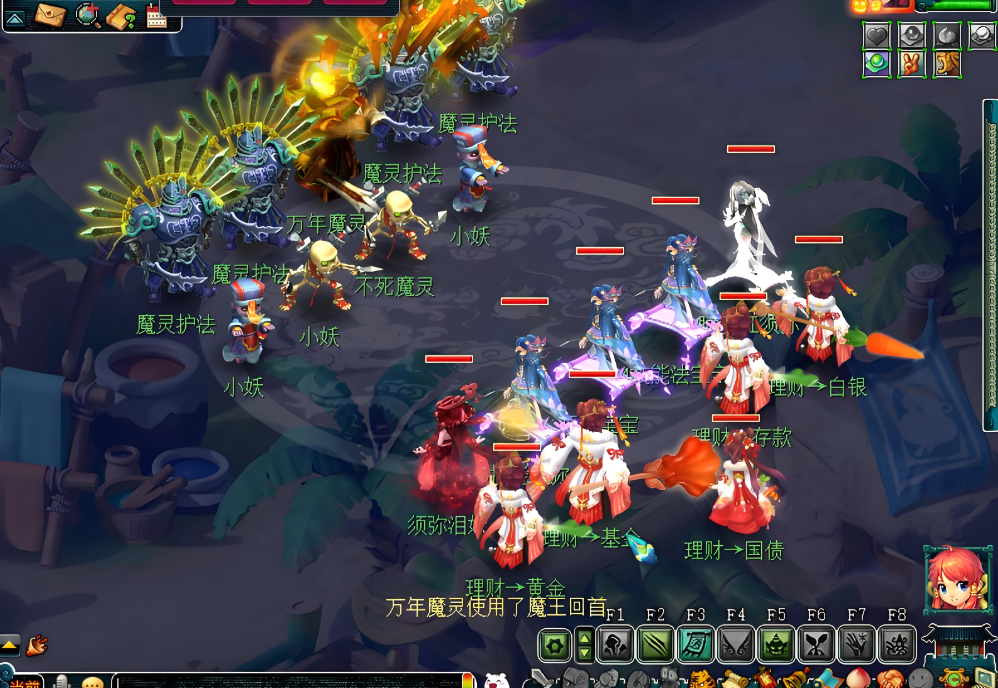This screenshot has width=998, height=688.
Task: Use the F4 wings skill
Action: pos(736,645)
